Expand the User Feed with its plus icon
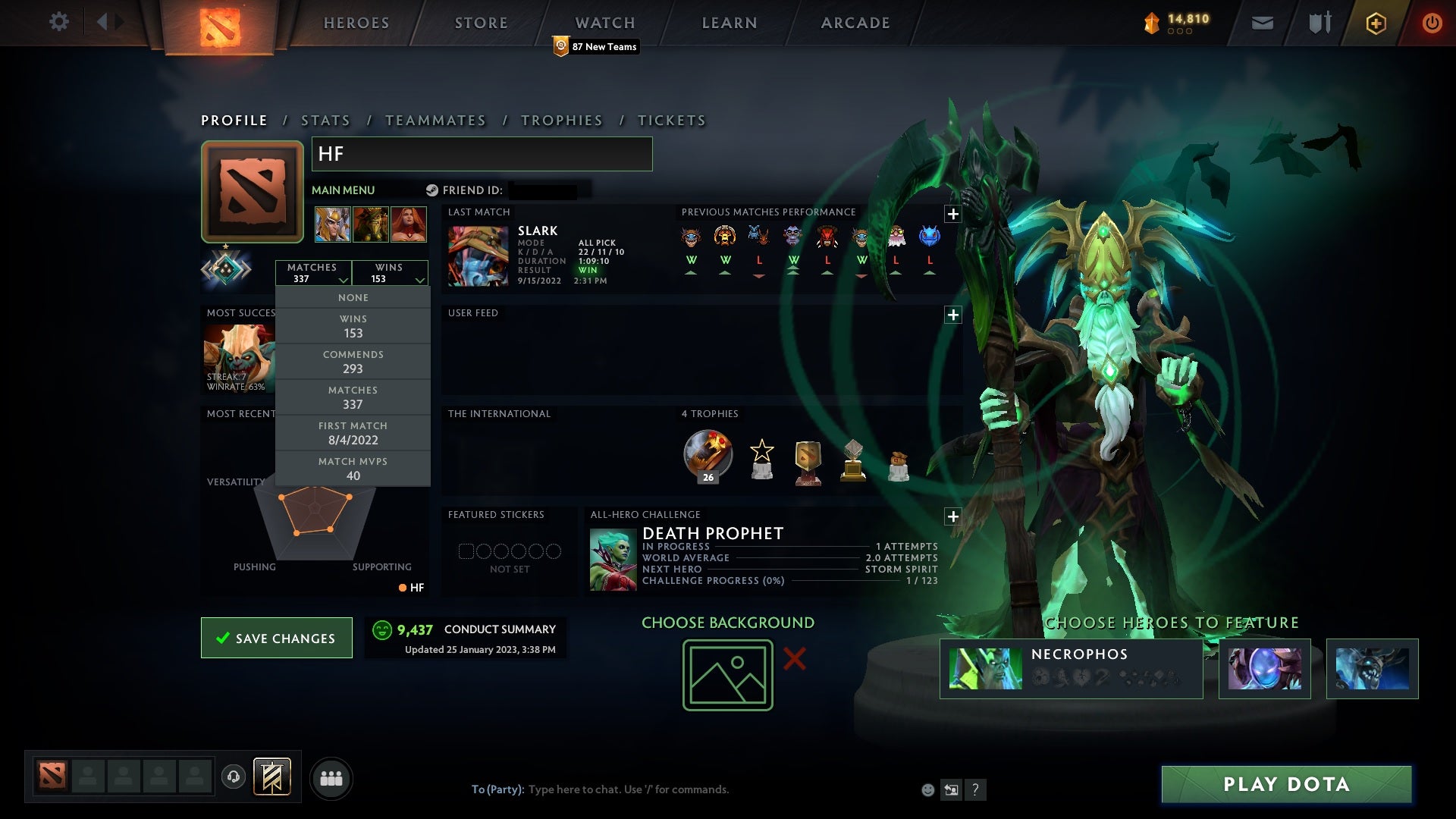Screen dimensions: 1456x819 pyautogui.click(x=953, y=314)
